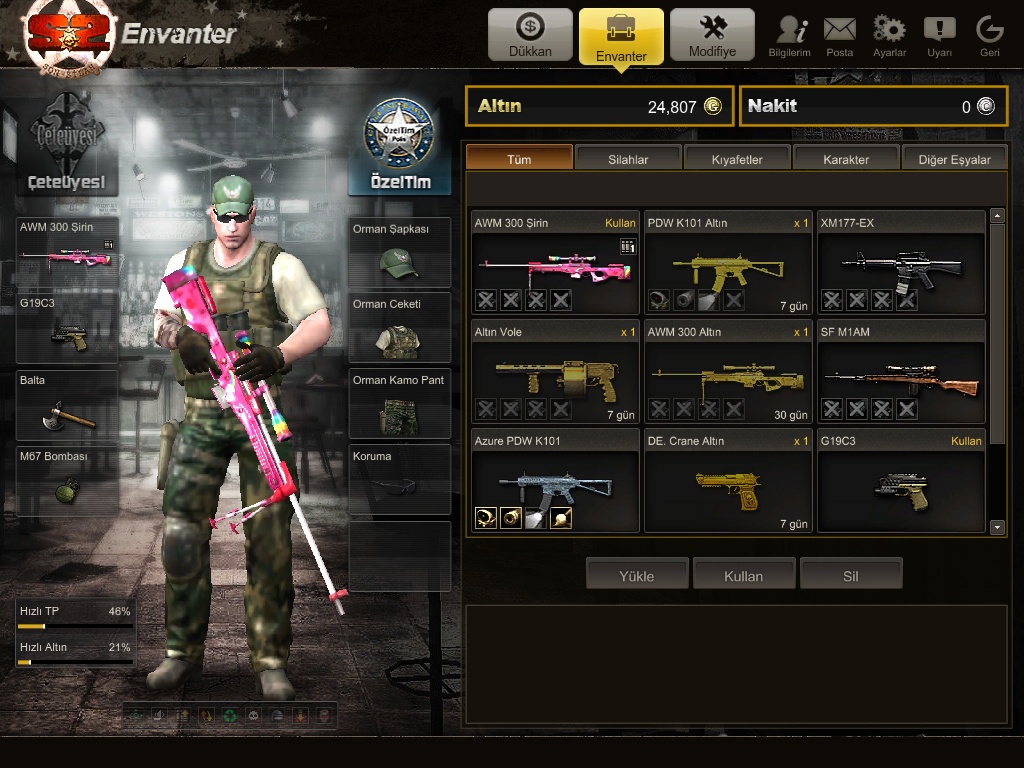This screenshot has width=1024, height=768.
Task: Switch to the Diğer Eşyalar tab
Action: [x=954, y=159]
